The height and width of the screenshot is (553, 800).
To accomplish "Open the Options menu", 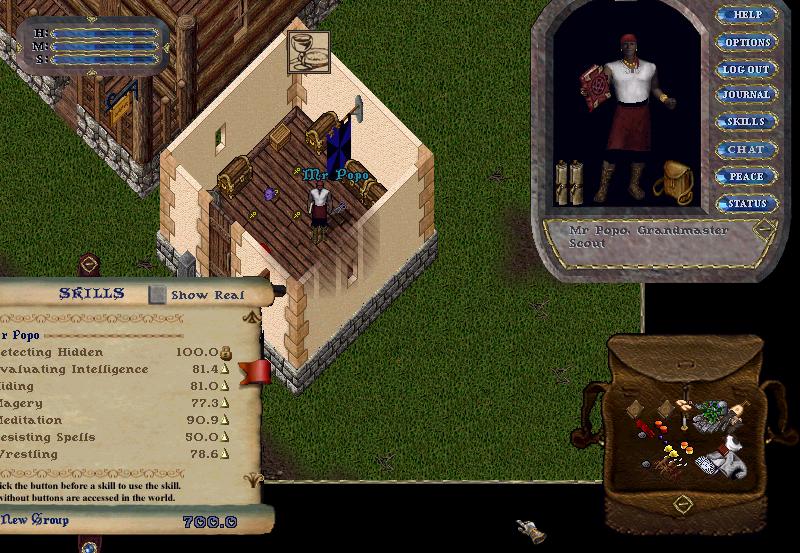I will point(747,42).
